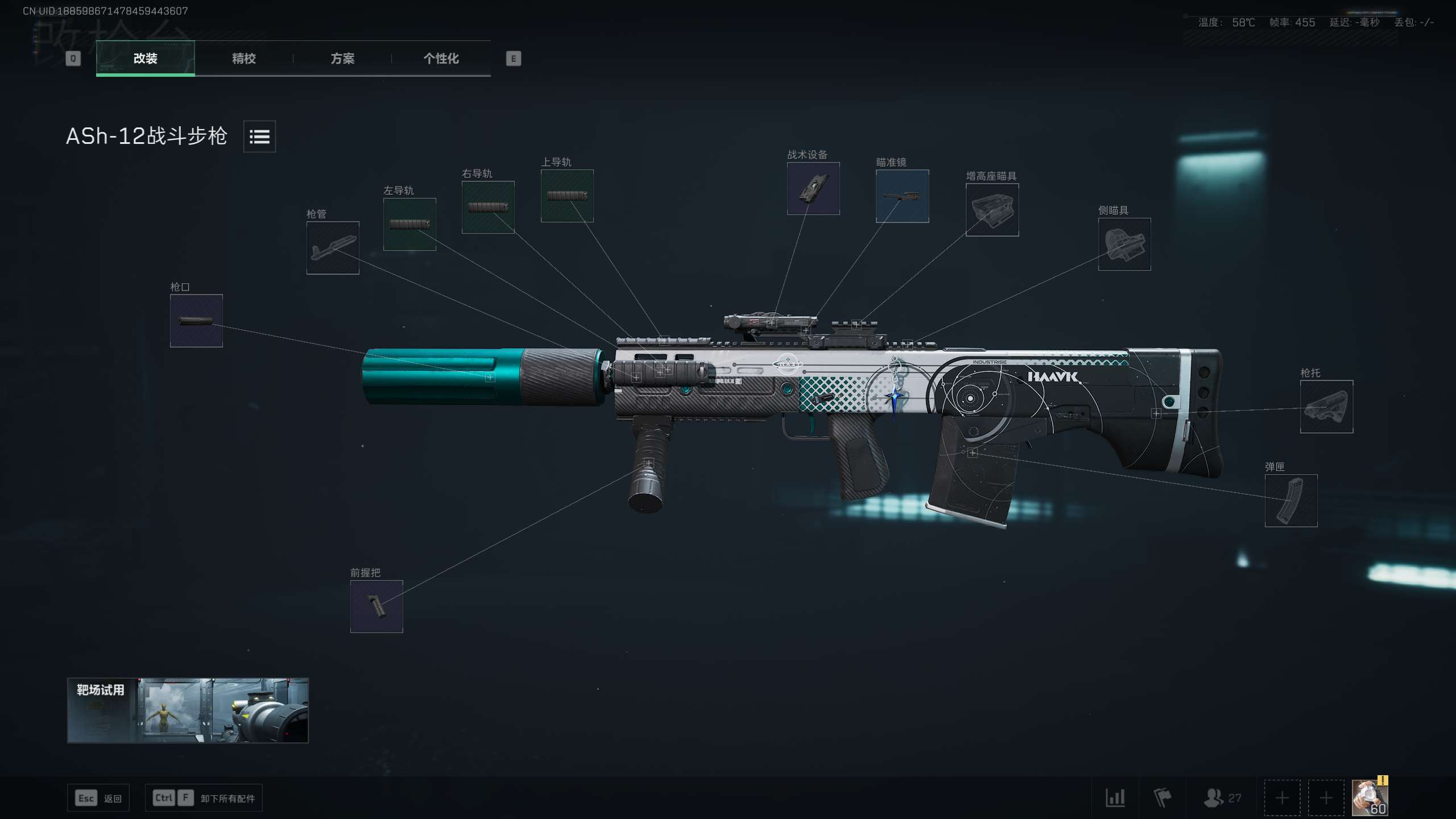Screen dimensions: 1456x819
Task: Select the 弹匣 magazine slot
Action: pyautogui.click(x=1291, y=500)
